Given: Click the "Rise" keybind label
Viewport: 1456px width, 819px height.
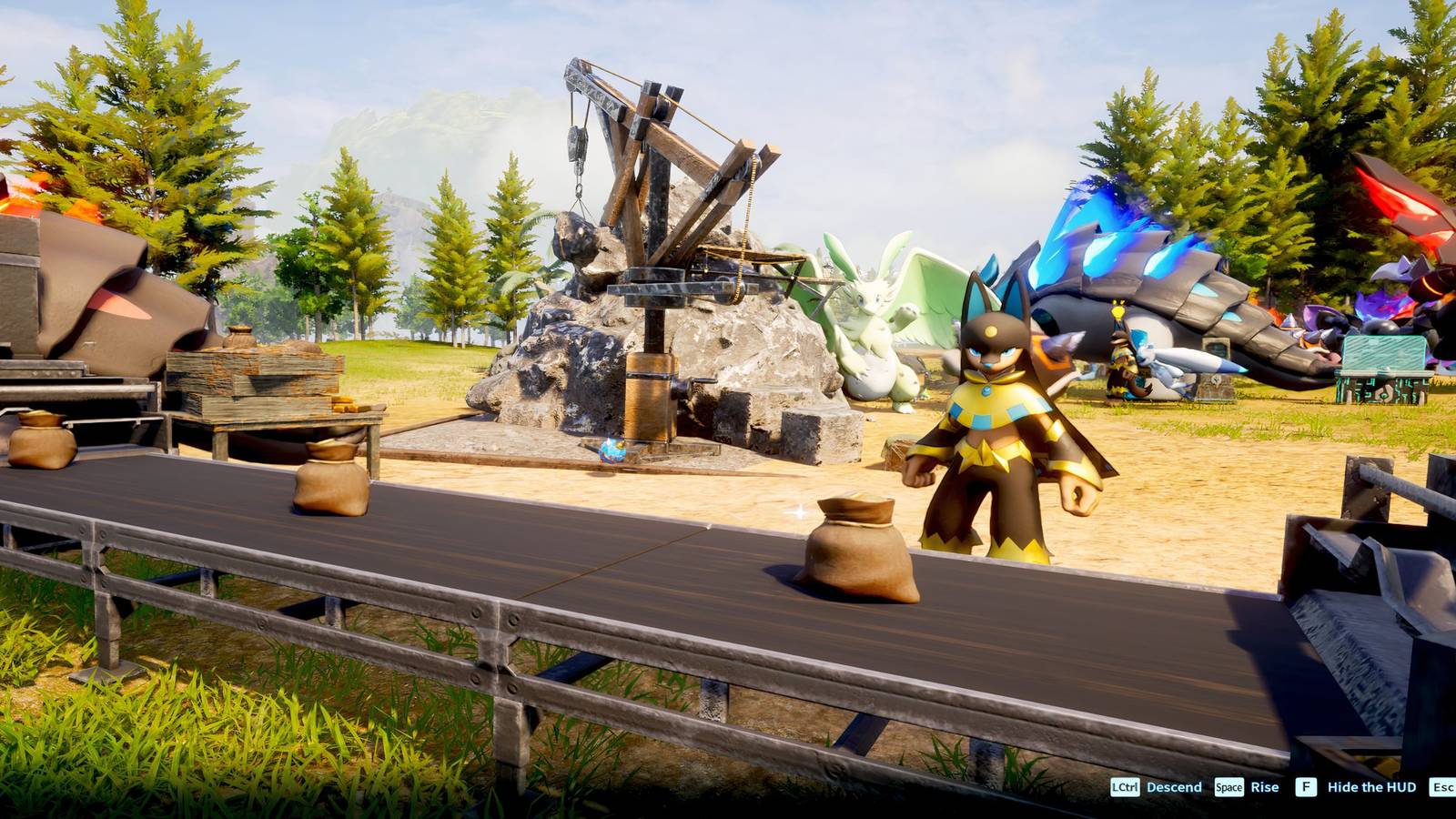Looking at the screenshot, I should point(1265,786).
